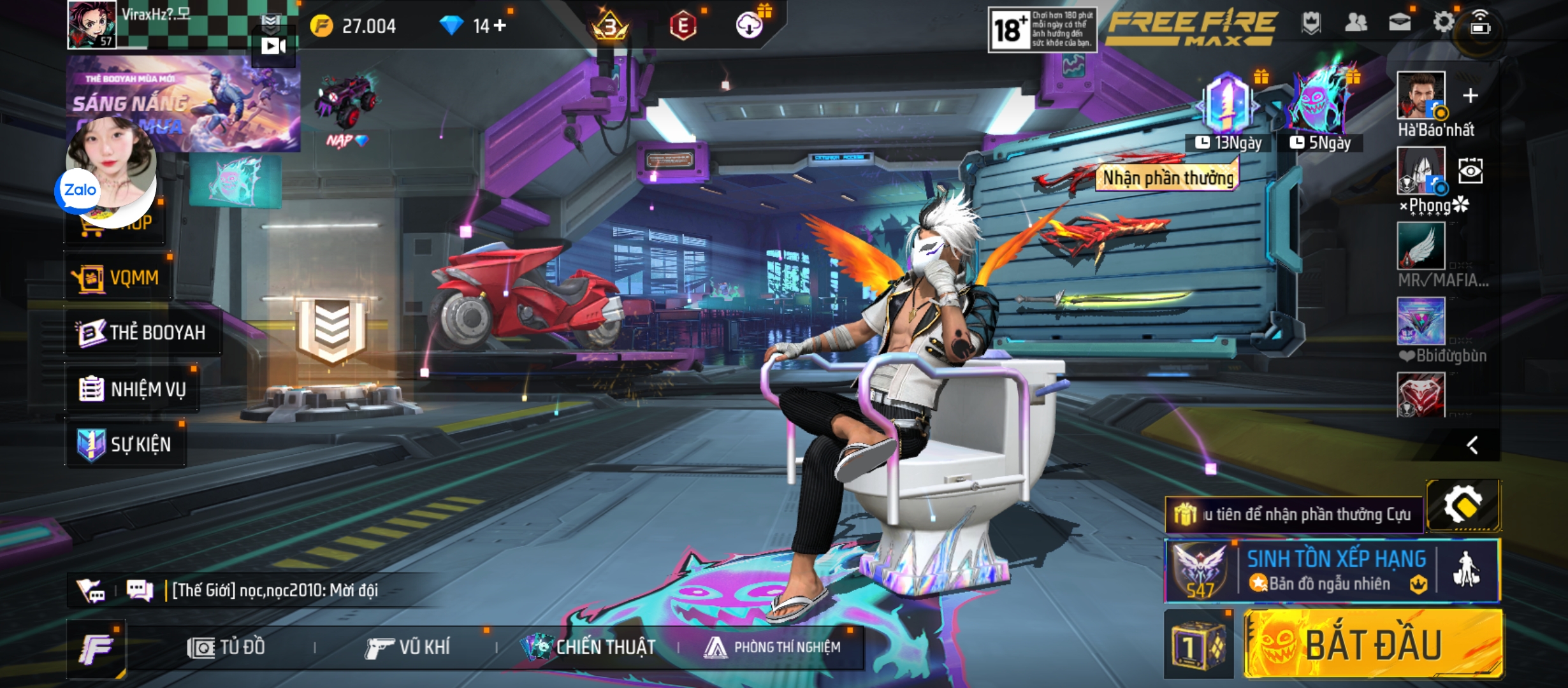Open the player profile avatar
This screenshot has height=688, width=1568.
click(x=92, y=24)
